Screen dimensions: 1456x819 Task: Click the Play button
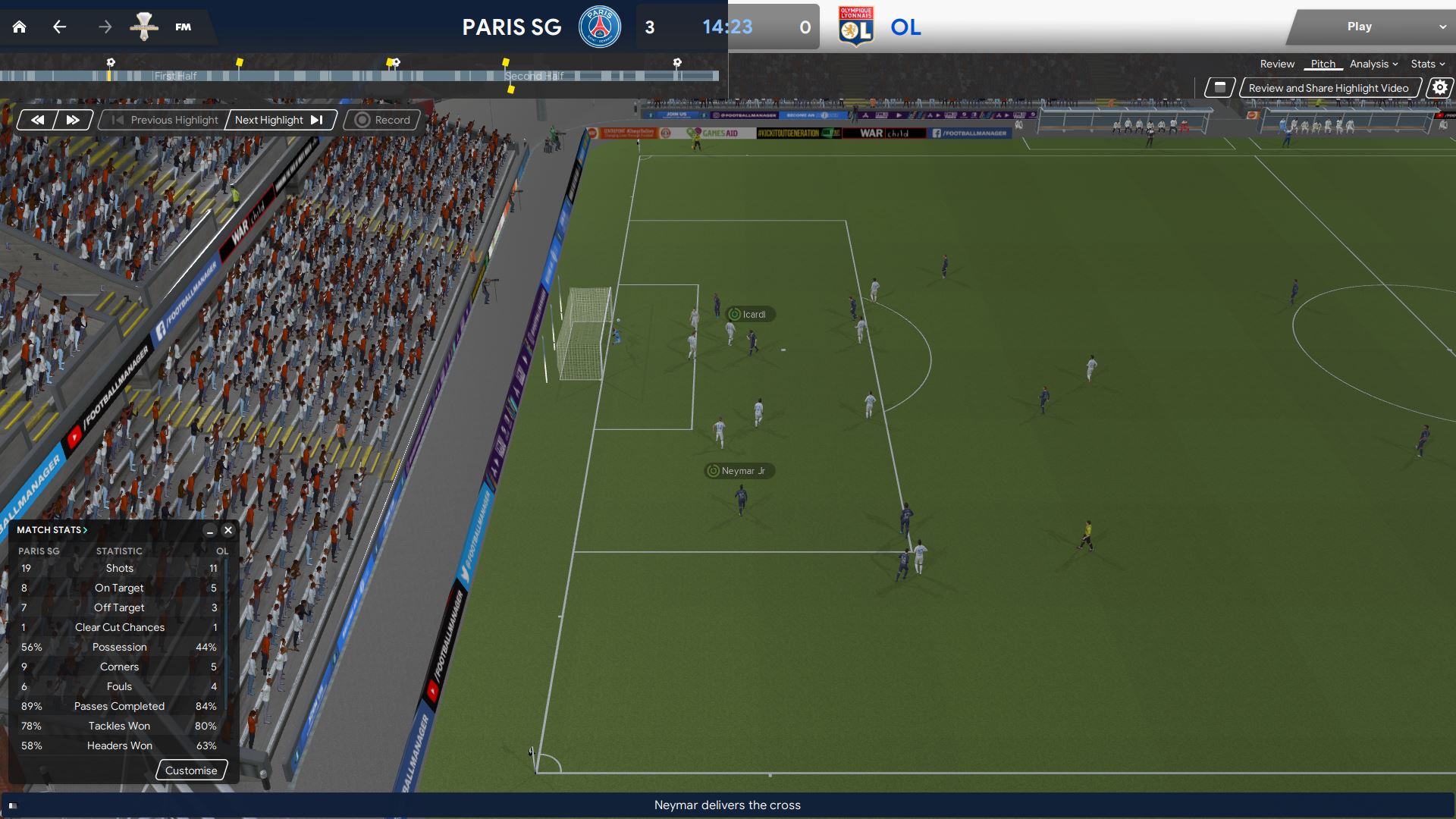click(x=1359, y=27)
